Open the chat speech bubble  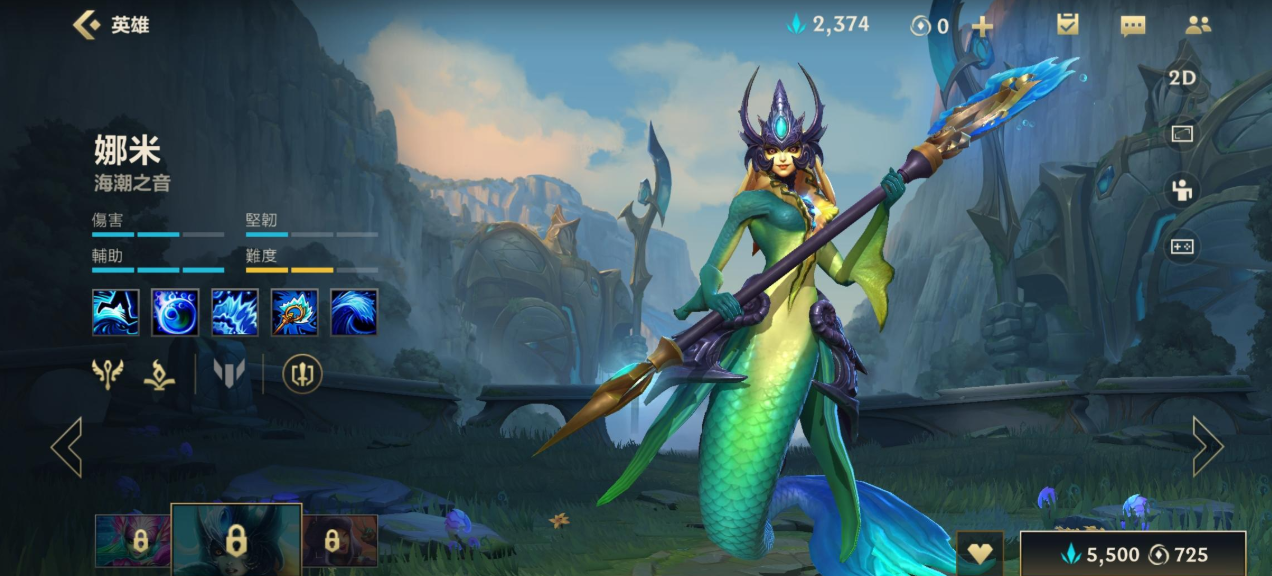[x=1133, y=26]
